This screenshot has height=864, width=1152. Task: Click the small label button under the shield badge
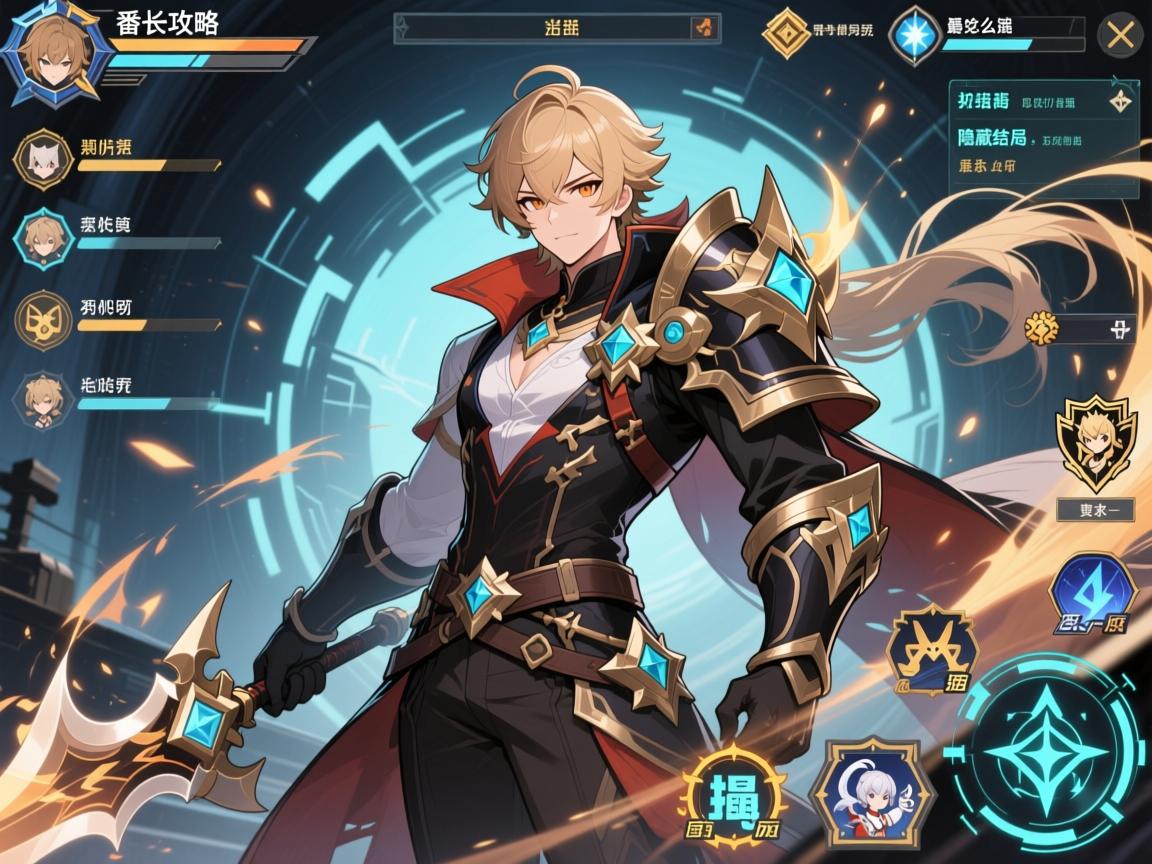coord(1095,509)
